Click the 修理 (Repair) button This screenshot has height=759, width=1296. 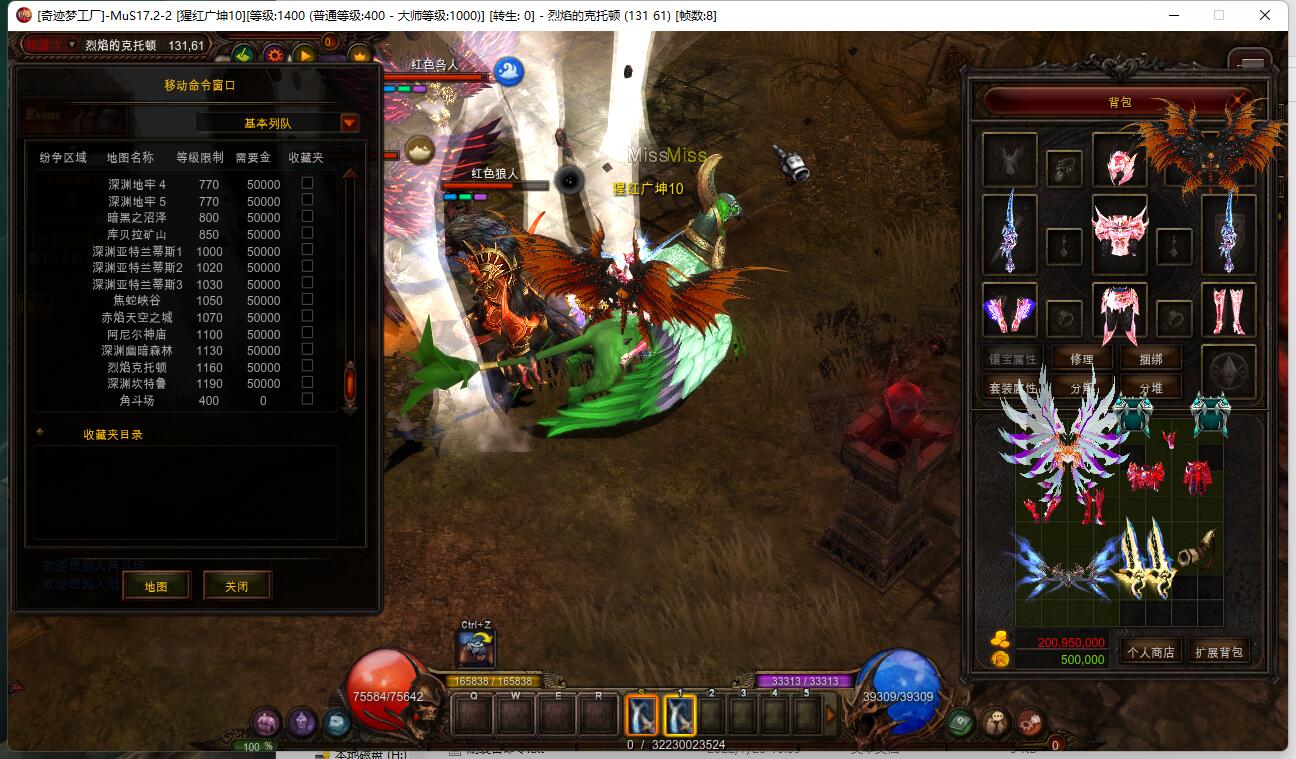coord(1081,359)
